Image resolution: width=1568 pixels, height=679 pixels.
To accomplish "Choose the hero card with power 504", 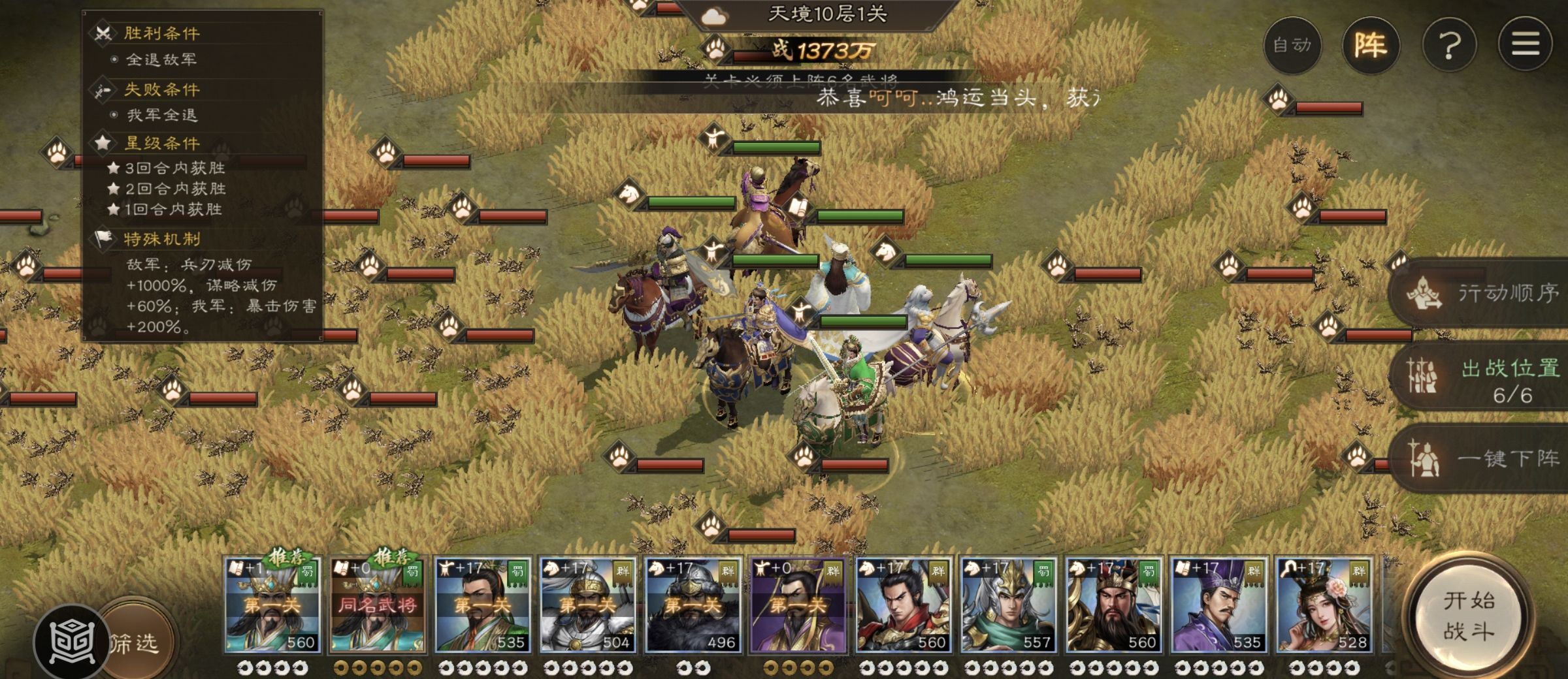I will [587, 605].
